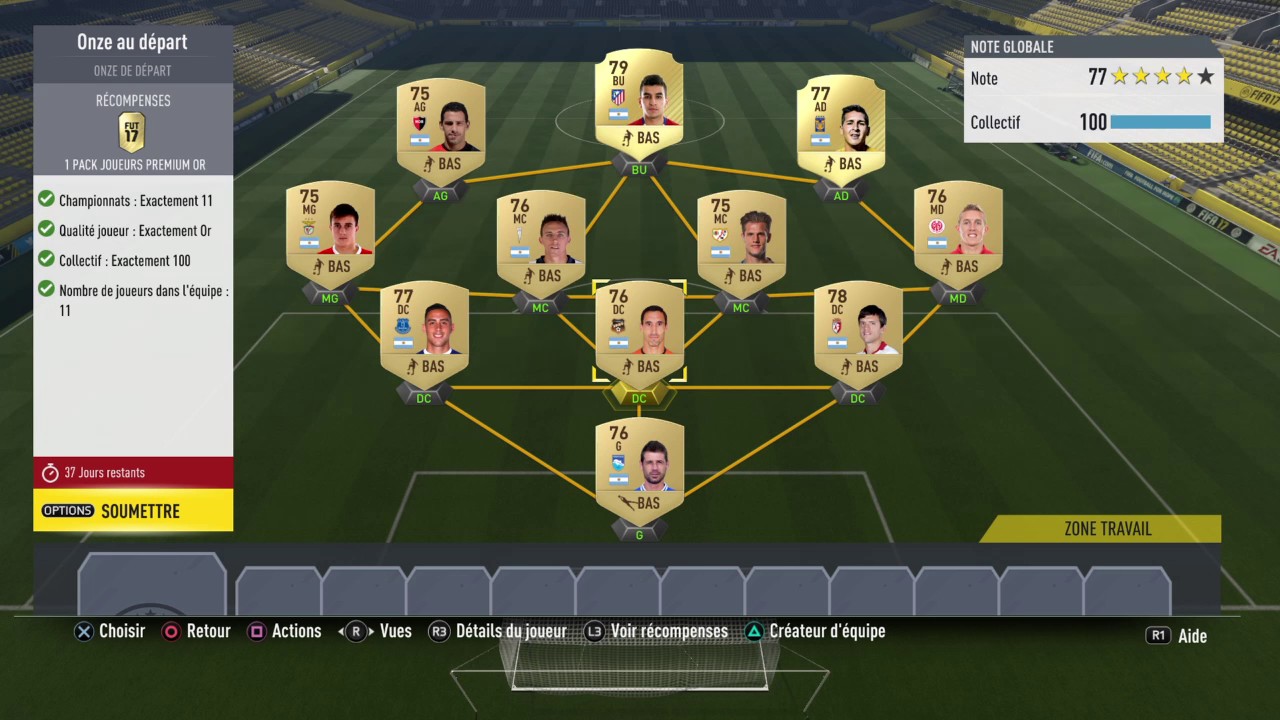Click the checkmark for Collectif: Exactement 100
The height and width of the screenshot is (720, 1280).
pos(46,260)
